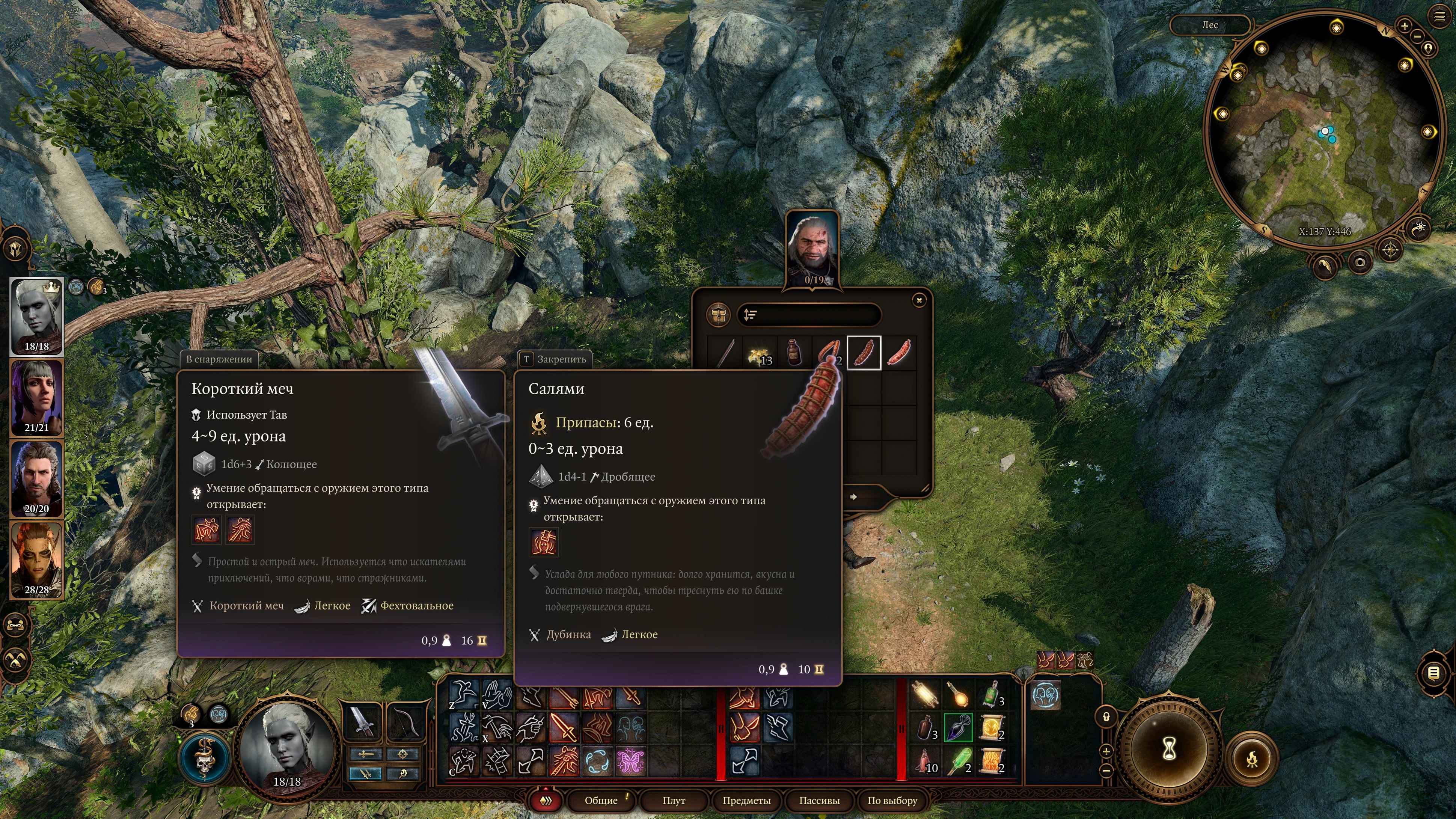Show the Предметы hotbar tab

(x=746, y=800)
